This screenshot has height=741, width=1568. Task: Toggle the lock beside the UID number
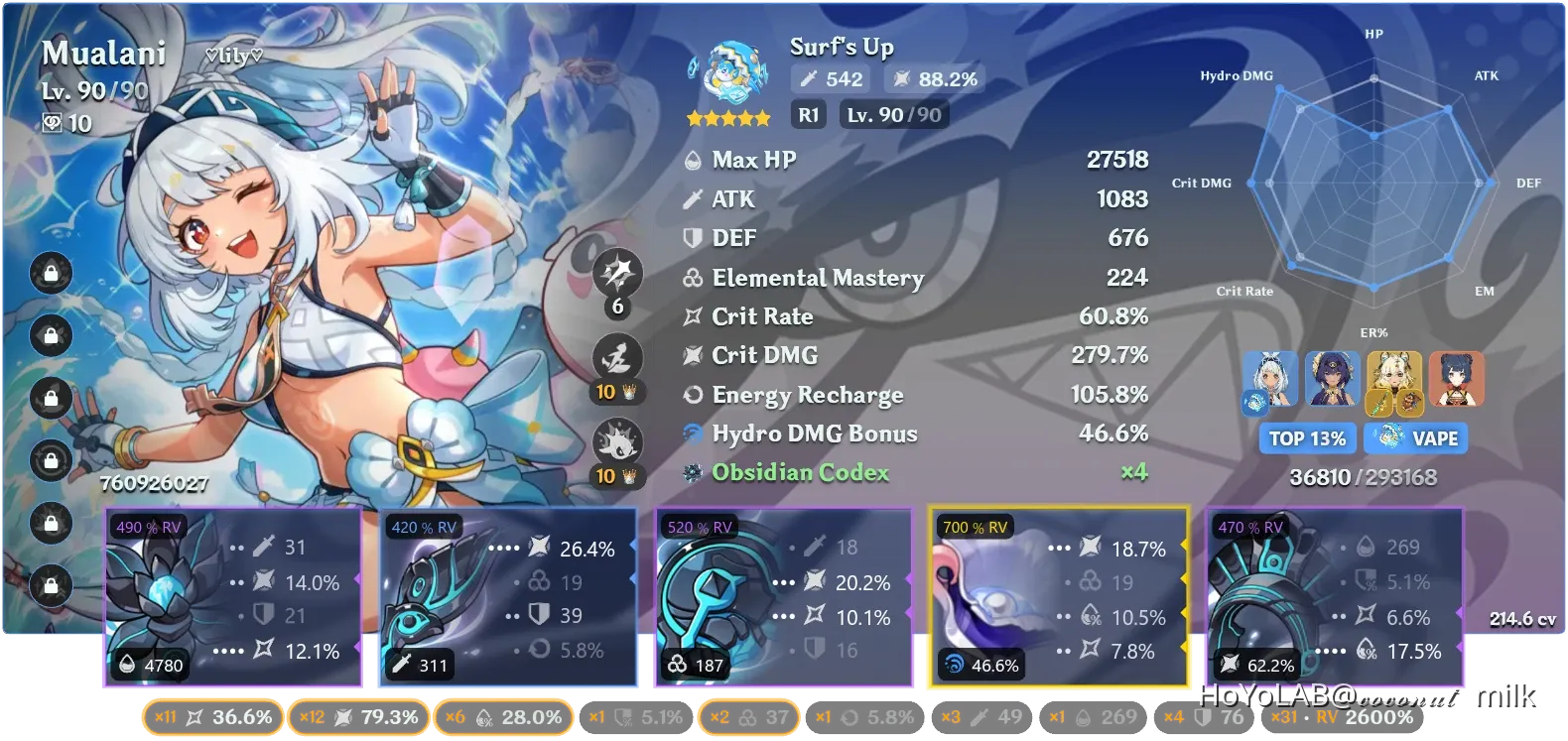point(50,458)
